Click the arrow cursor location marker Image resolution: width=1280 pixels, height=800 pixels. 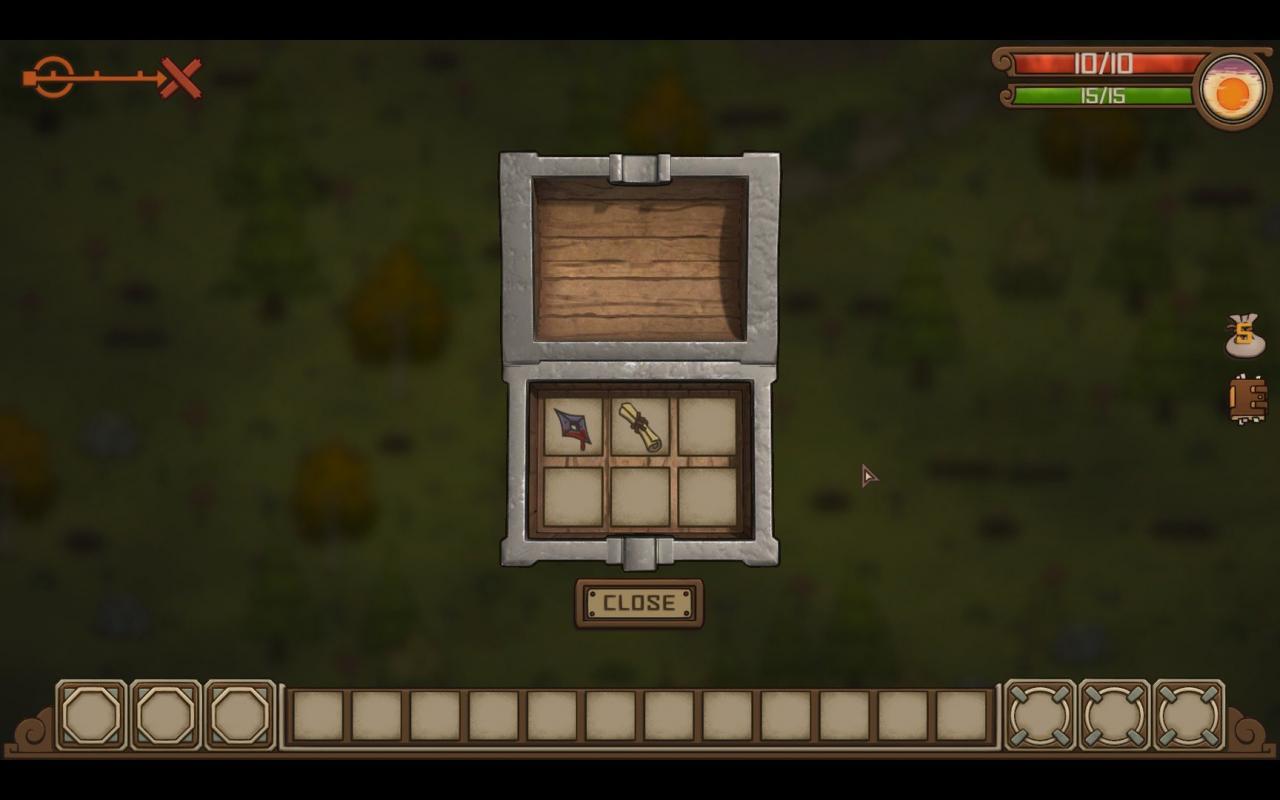(x=868, y=477)
